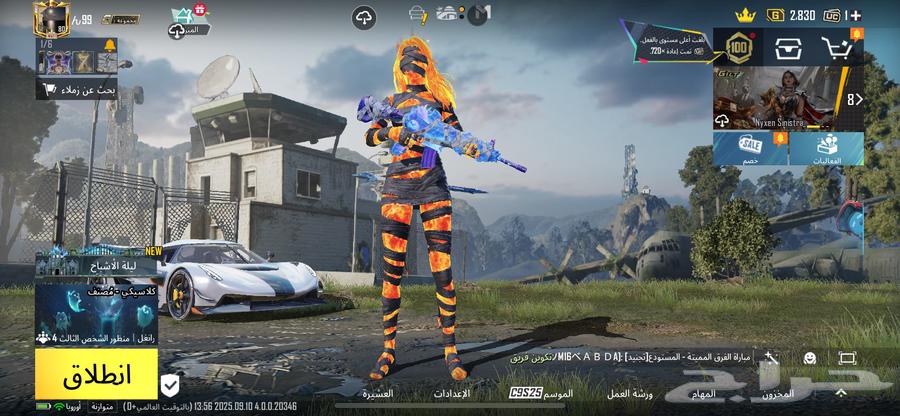Screen dimensions: 900x416
Task: Open the الإعدادات settings tab
Action: pos(452,394)
